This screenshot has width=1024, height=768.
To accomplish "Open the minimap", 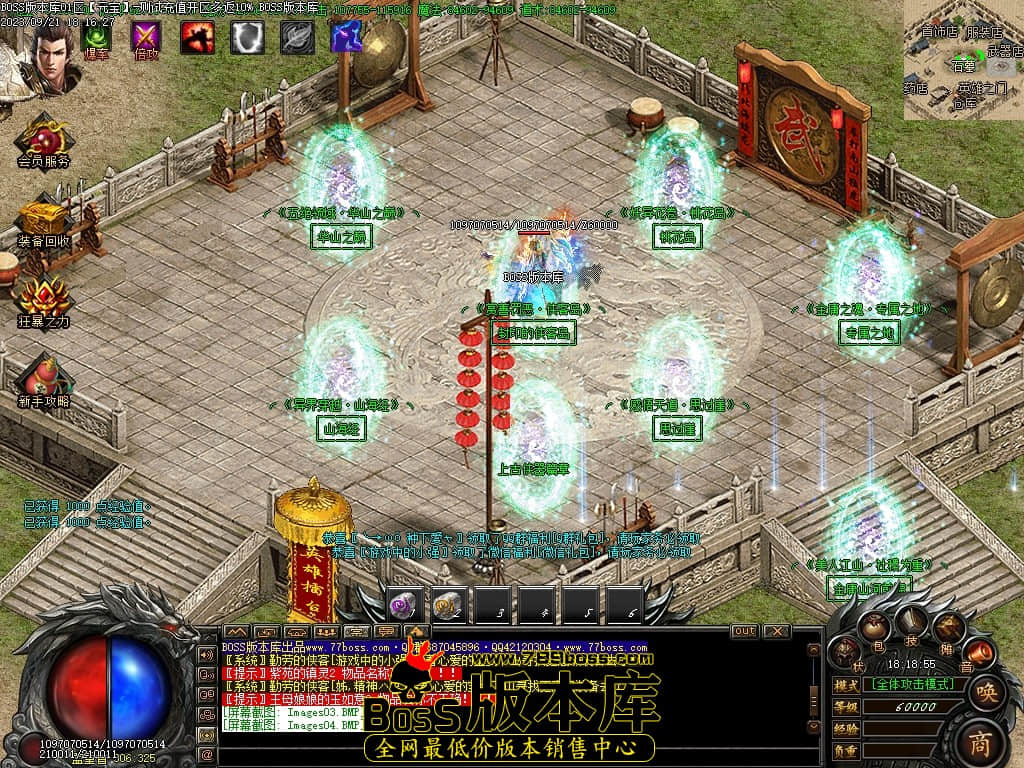I will pos(963,60).
